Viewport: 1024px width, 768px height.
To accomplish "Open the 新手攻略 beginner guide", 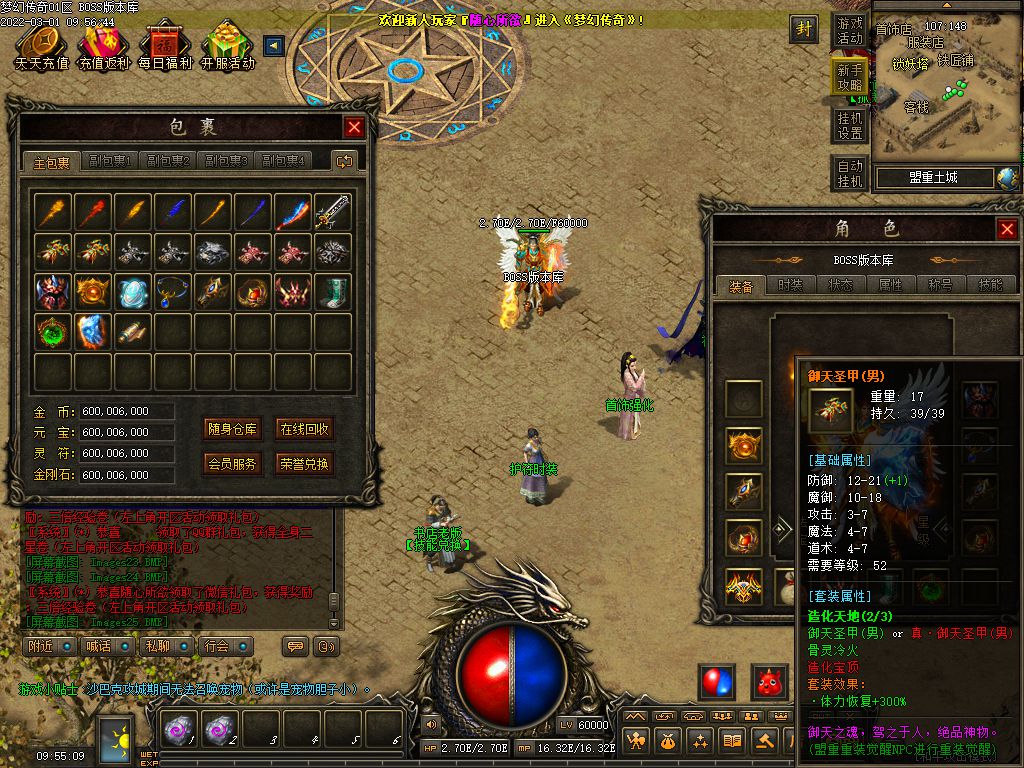I will point(850,77).
